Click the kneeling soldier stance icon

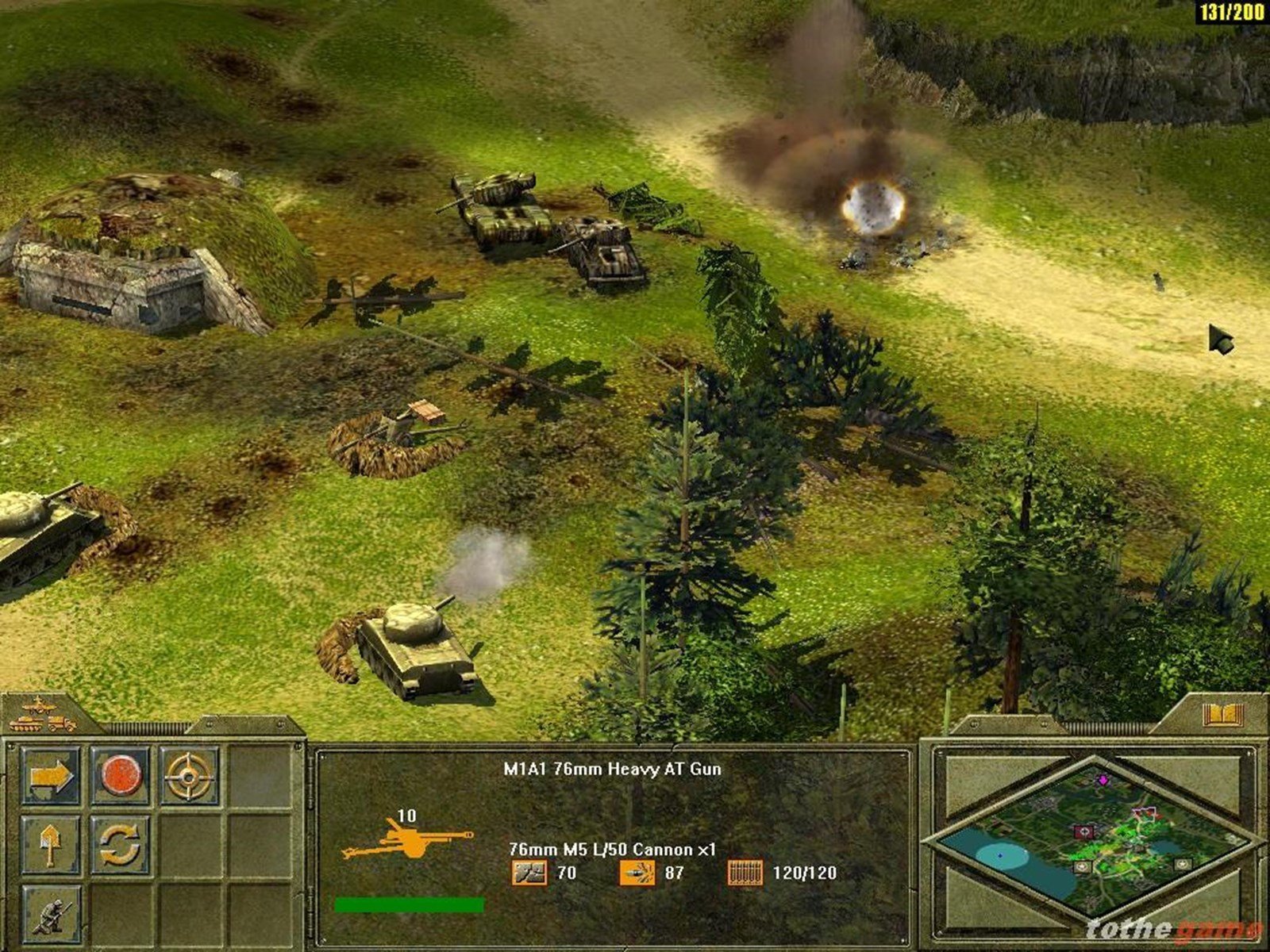[x=51, y=915]
